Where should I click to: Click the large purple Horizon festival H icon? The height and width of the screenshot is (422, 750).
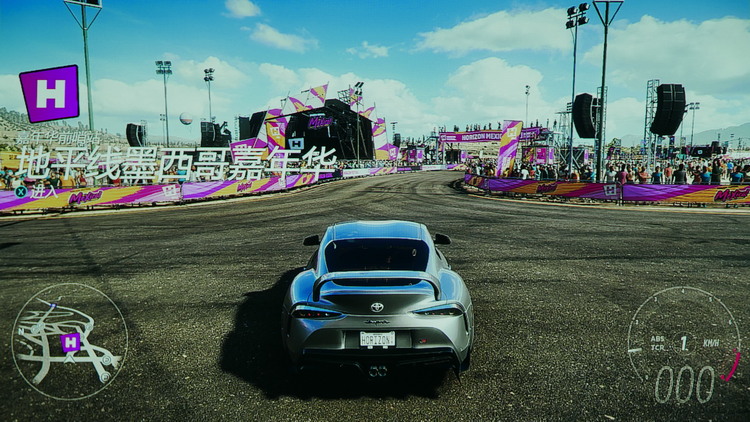click(49, 94)
